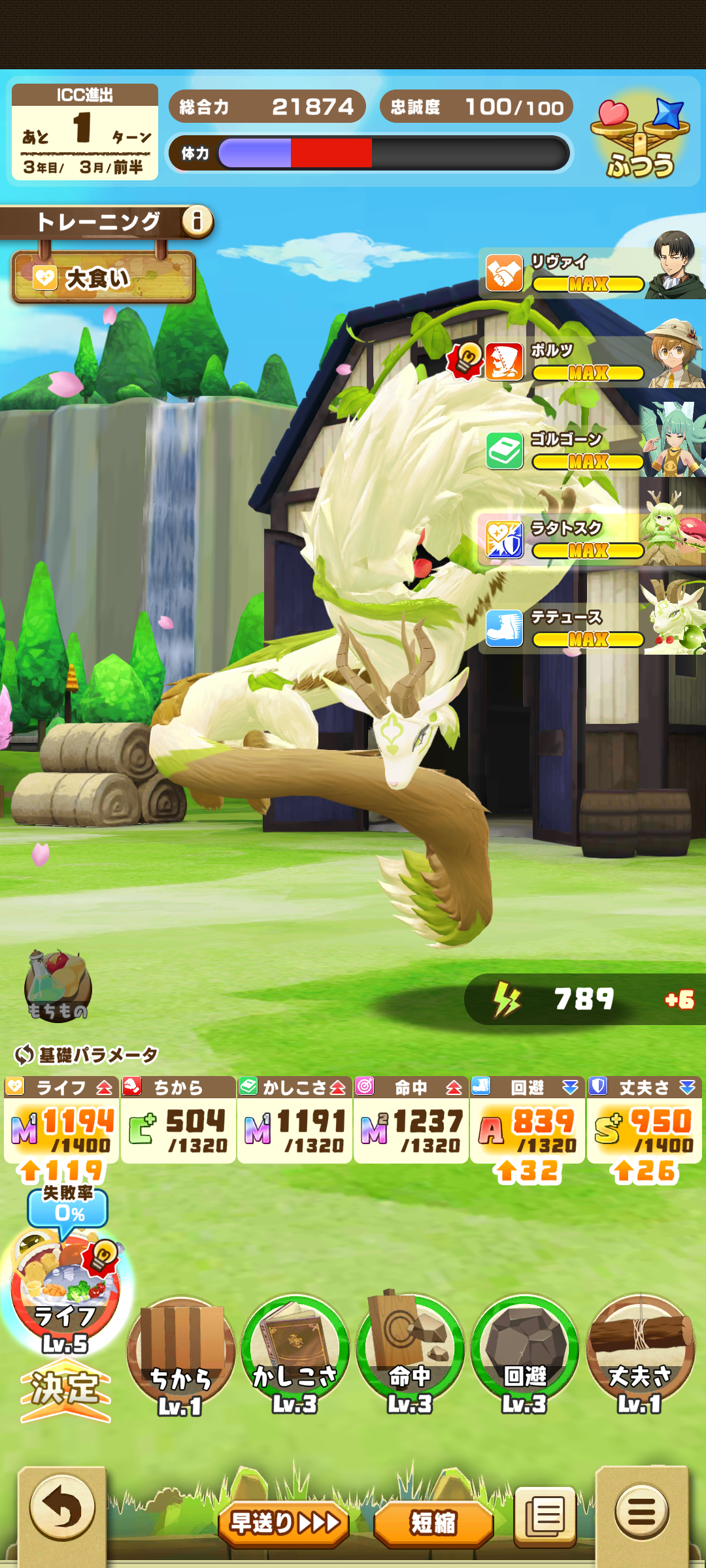Open the log document icon
Screen dimensions: 706x1568
coord(545,1516)
